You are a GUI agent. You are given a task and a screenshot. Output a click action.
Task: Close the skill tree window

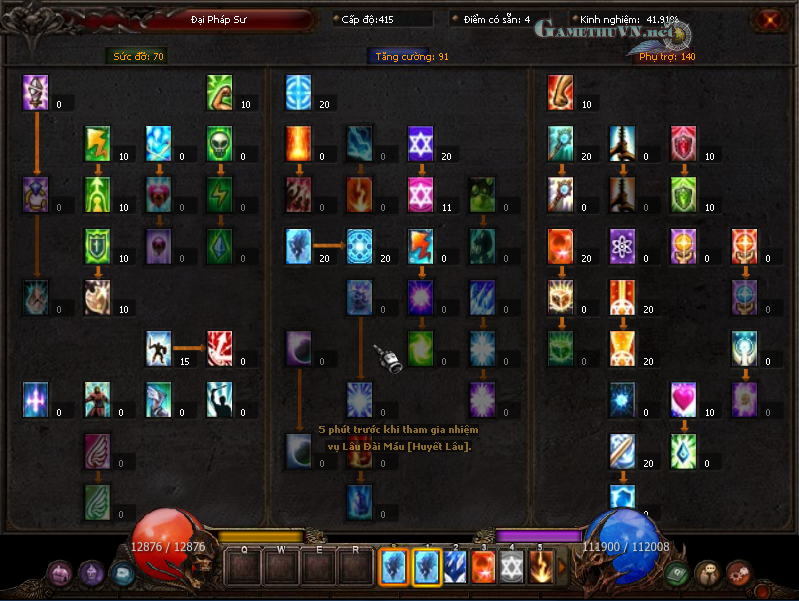769,19
